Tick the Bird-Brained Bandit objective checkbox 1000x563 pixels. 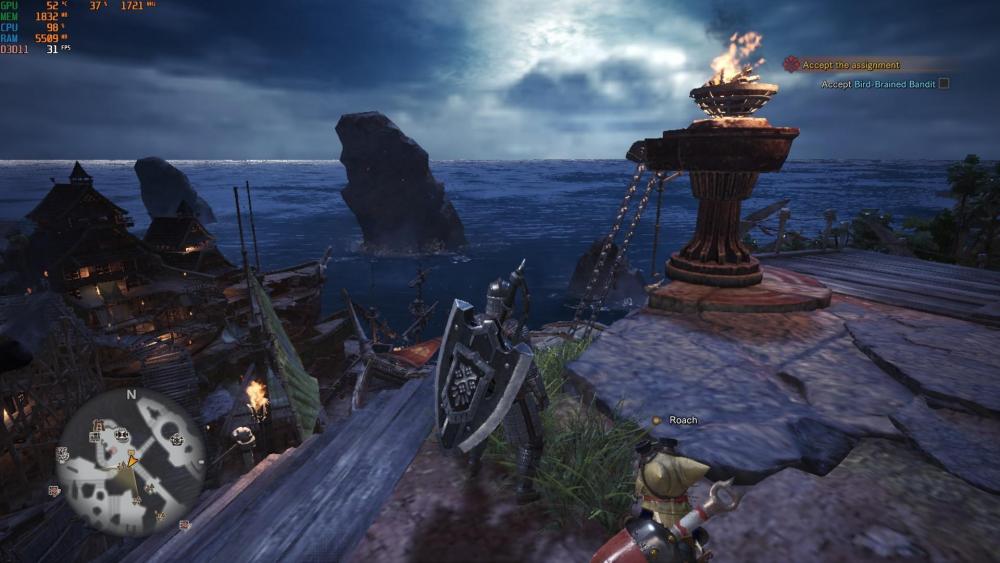943,84
